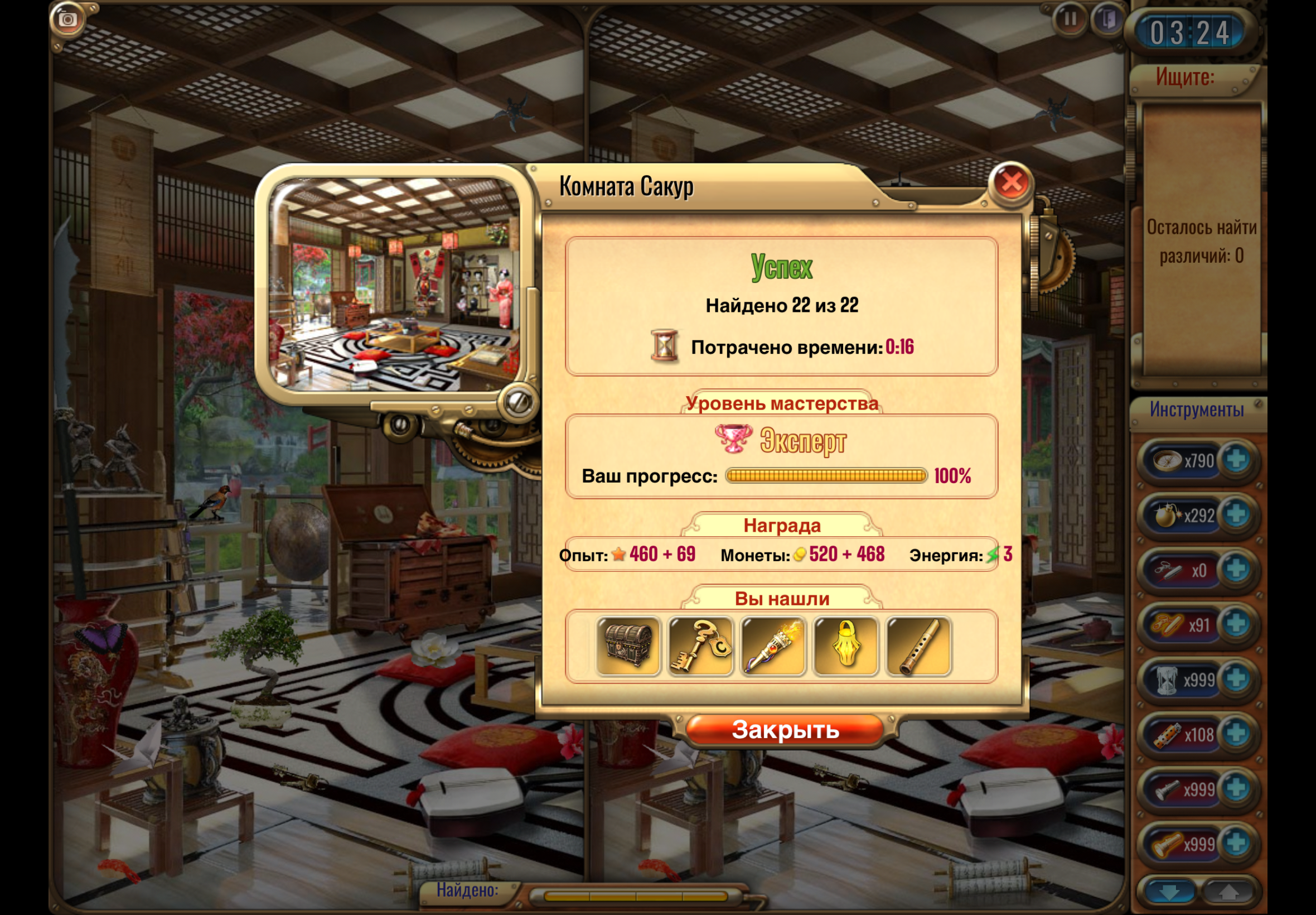Screen dimensions: 1316x915
Task: Choose the flaming torch reward
Action: pyautogui.click(x=773, y=646)
